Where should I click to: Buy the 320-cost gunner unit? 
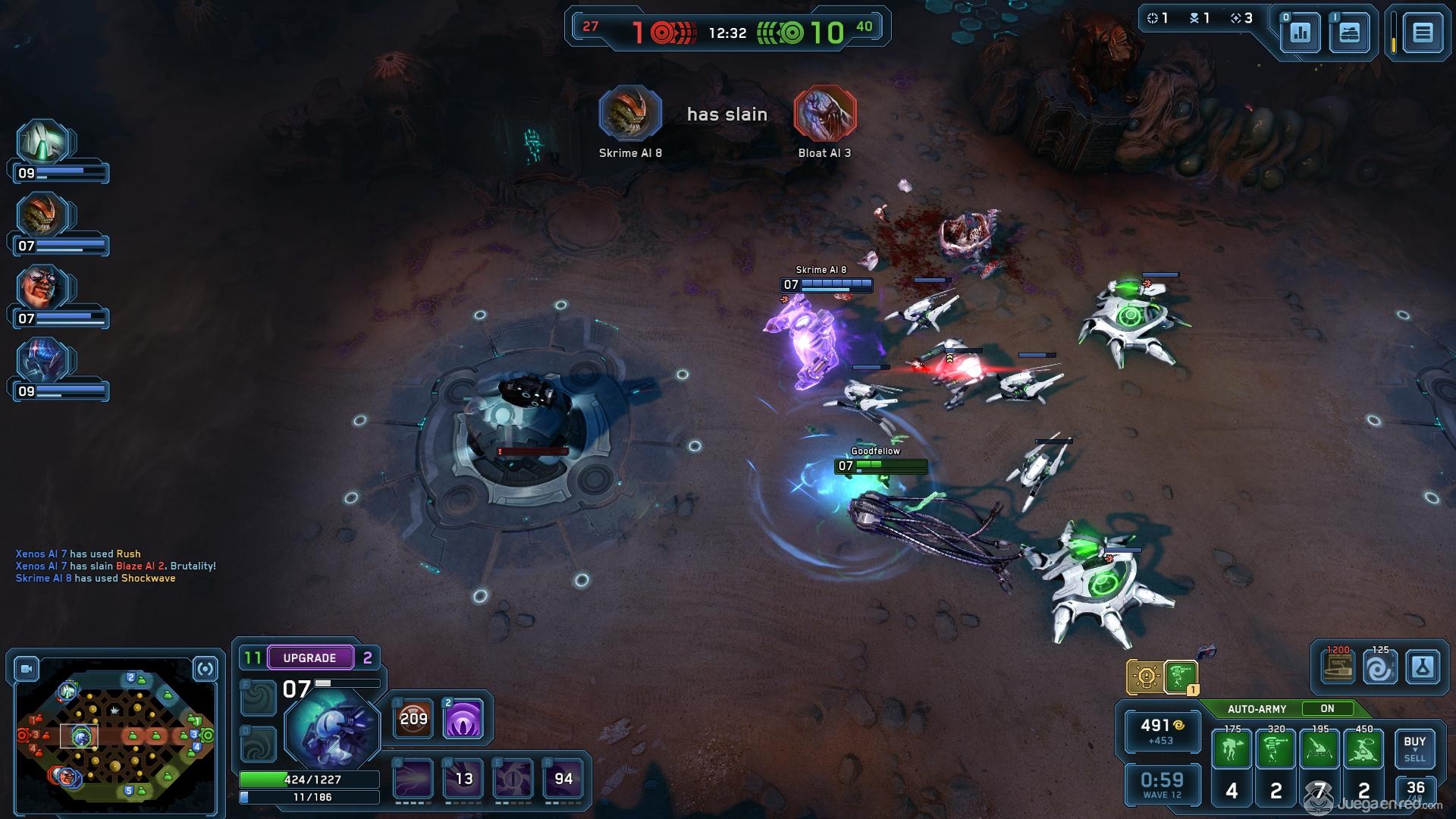tap(1276, 750)
